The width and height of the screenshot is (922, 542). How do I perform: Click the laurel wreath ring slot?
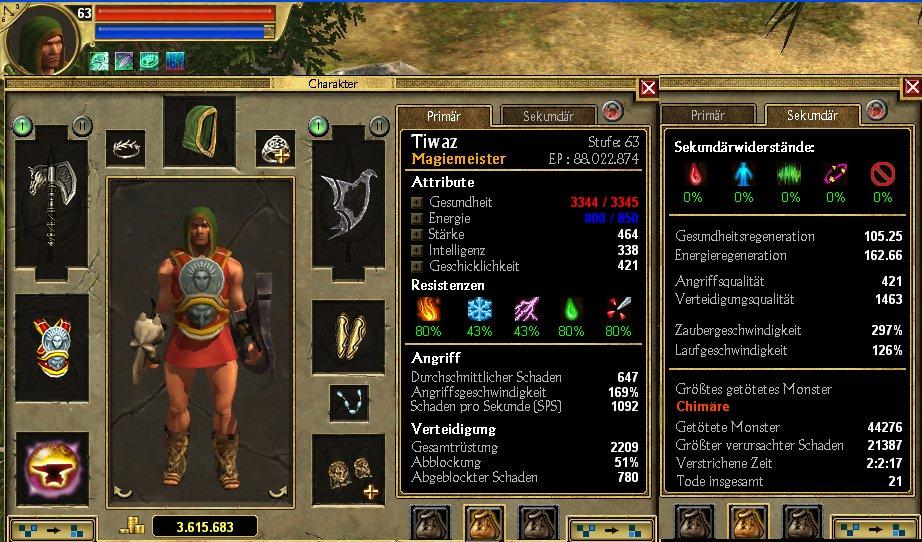(x=125, y=148)
